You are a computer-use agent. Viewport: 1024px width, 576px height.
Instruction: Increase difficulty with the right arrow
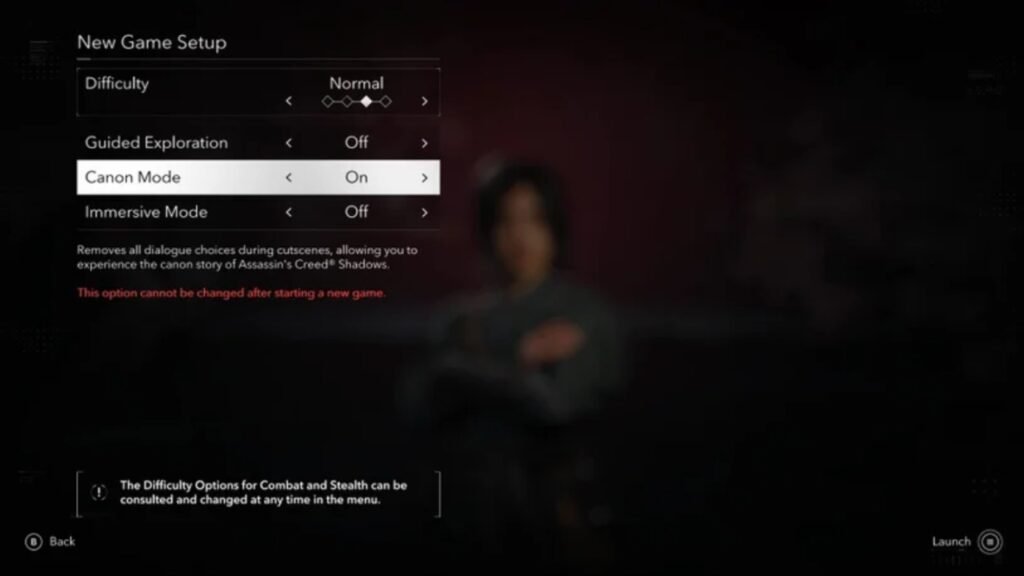(x=425, y=101)
